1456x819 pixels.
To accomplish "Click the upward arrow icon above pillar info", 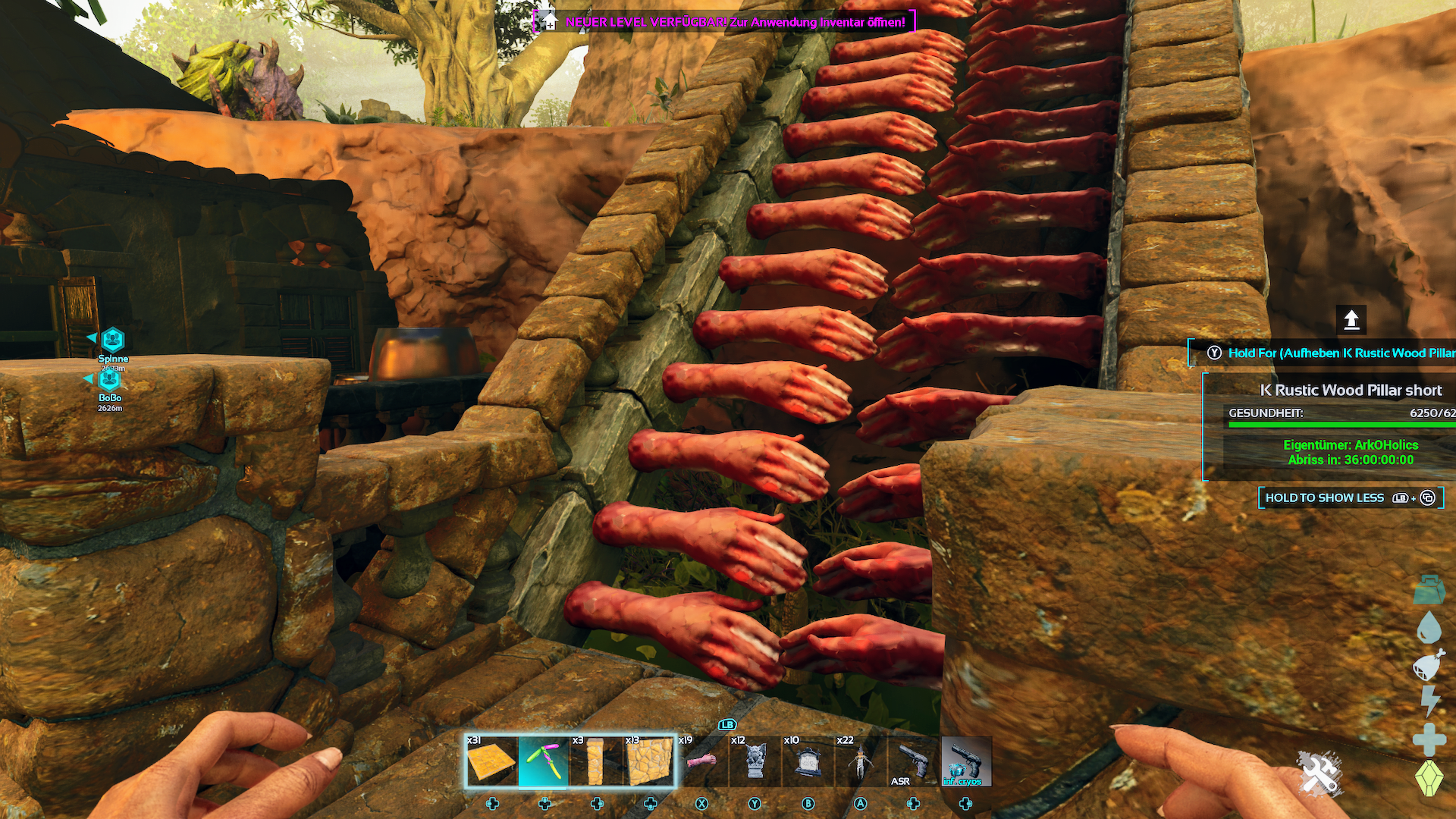I will click(1351, 320).
